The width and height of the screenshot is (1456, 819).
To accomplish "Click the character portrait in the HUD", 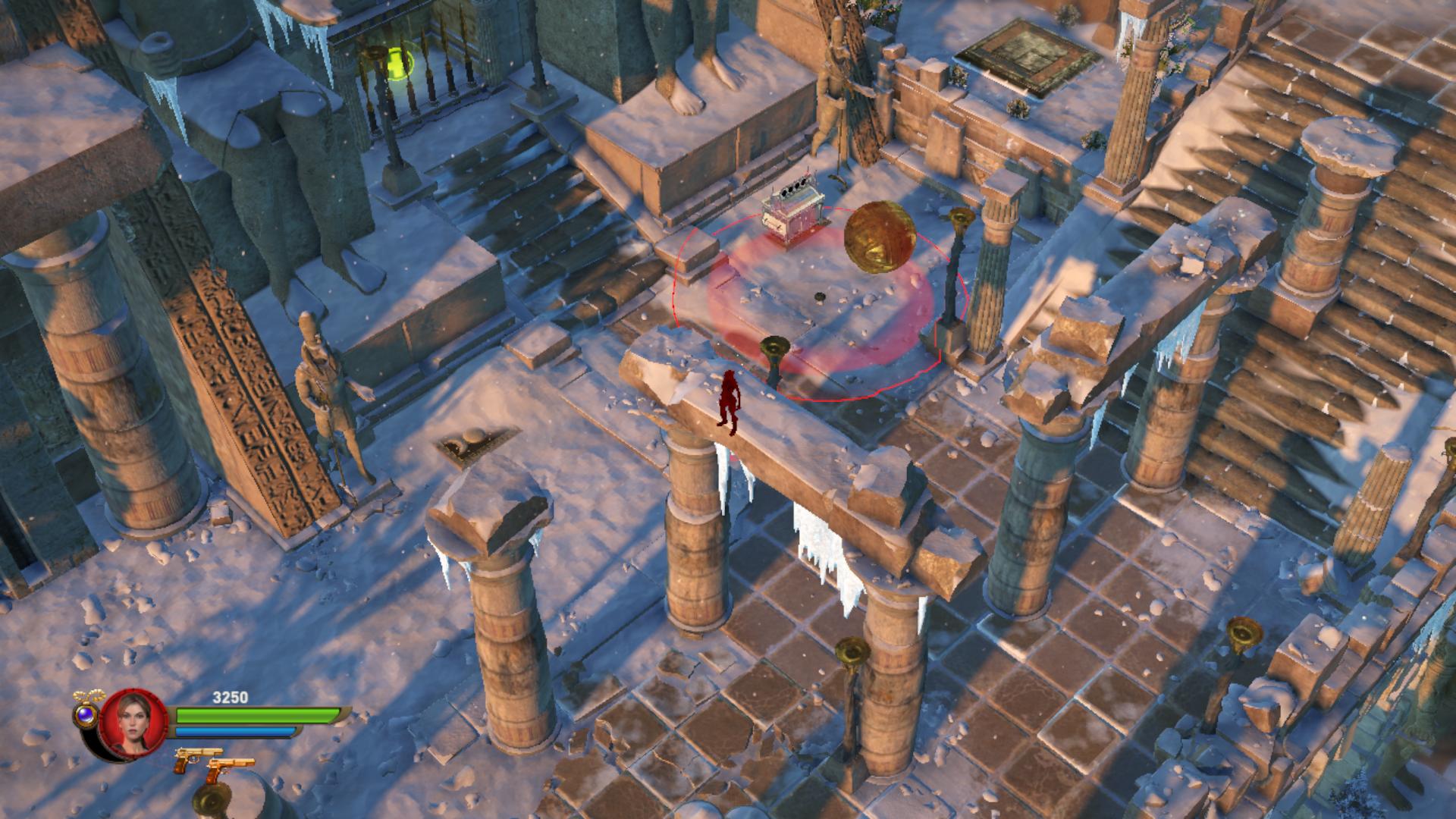I will tap(133, 722).
